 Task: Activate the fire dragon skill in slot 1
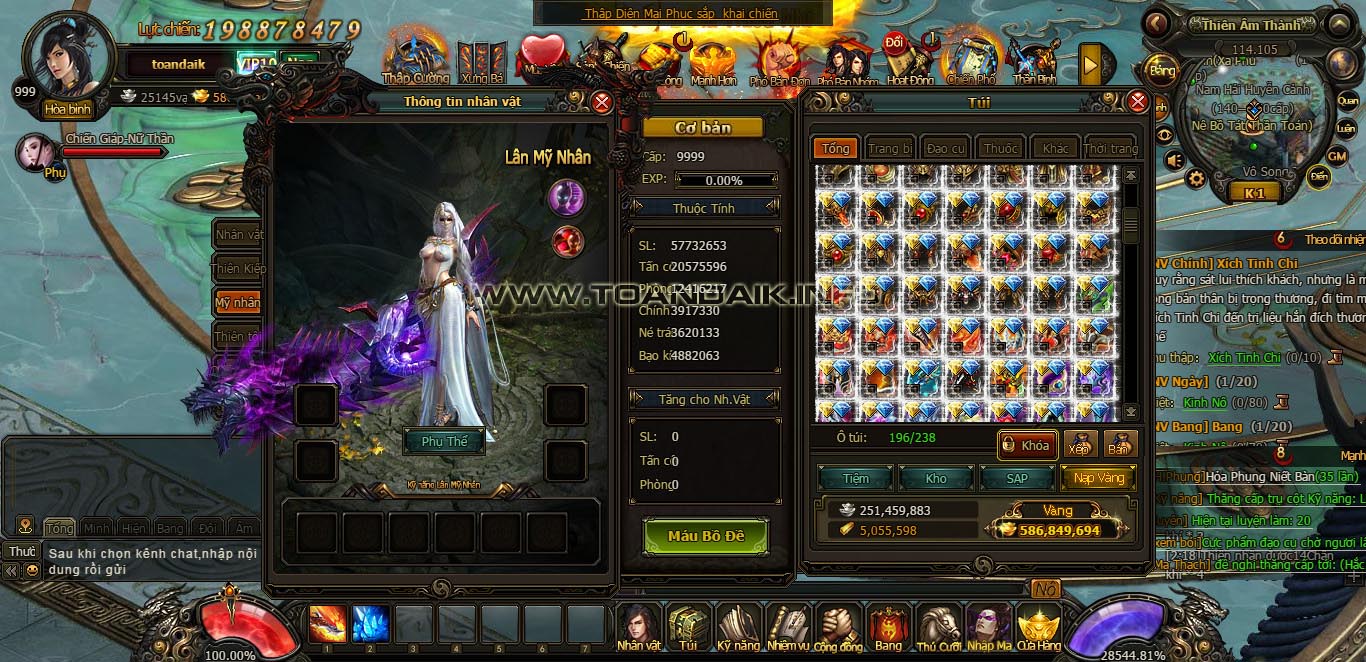(327, 624)
